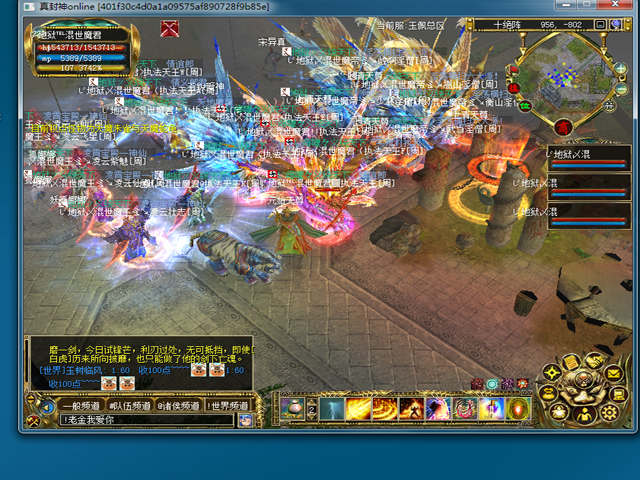Switch to the 一般频道 chat tab
Screen dimensions: 640x480
pos(81,406)
